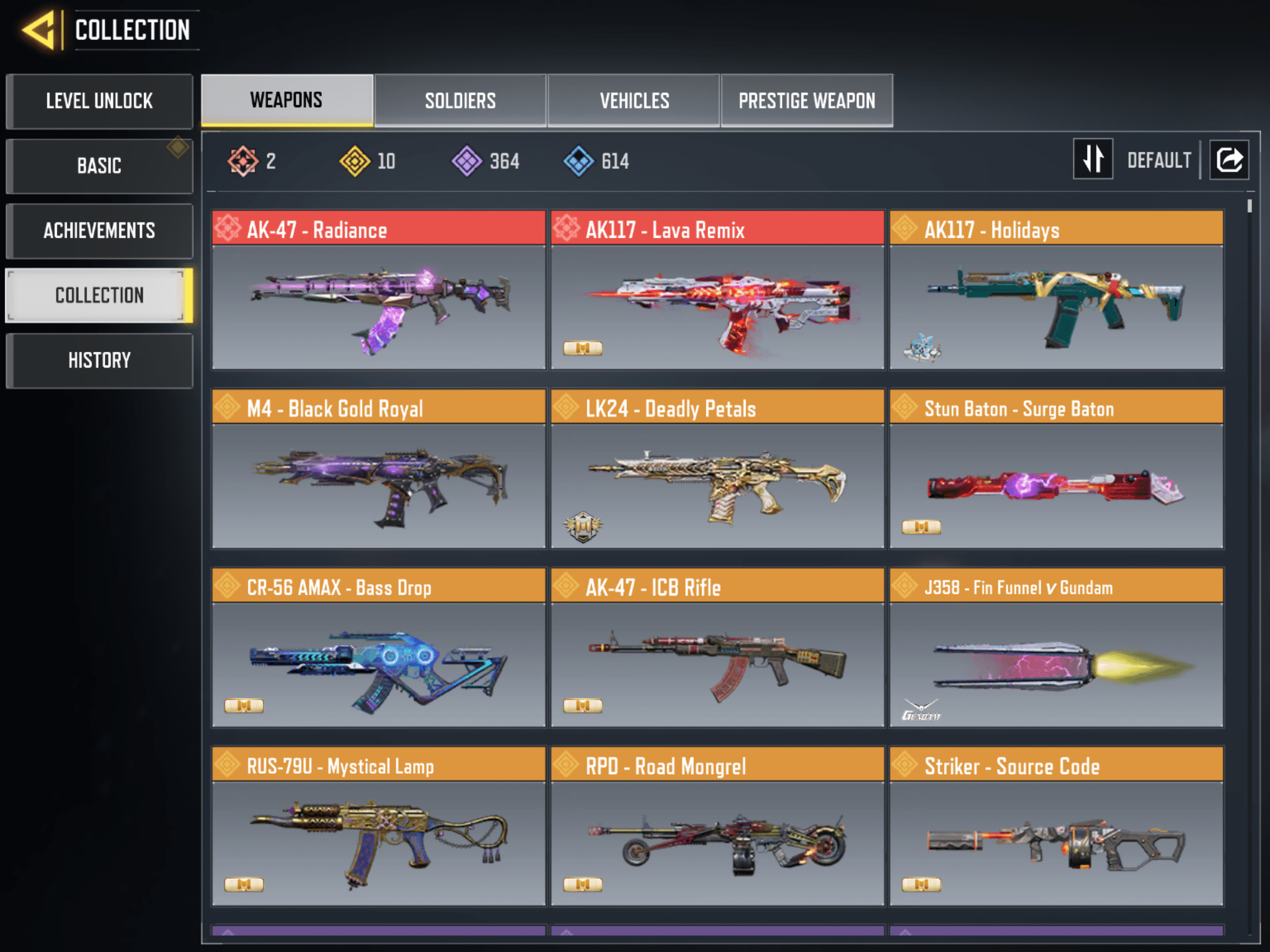
Task: Select the M4 Black Gold Royal card
Action: coord(378,469)
